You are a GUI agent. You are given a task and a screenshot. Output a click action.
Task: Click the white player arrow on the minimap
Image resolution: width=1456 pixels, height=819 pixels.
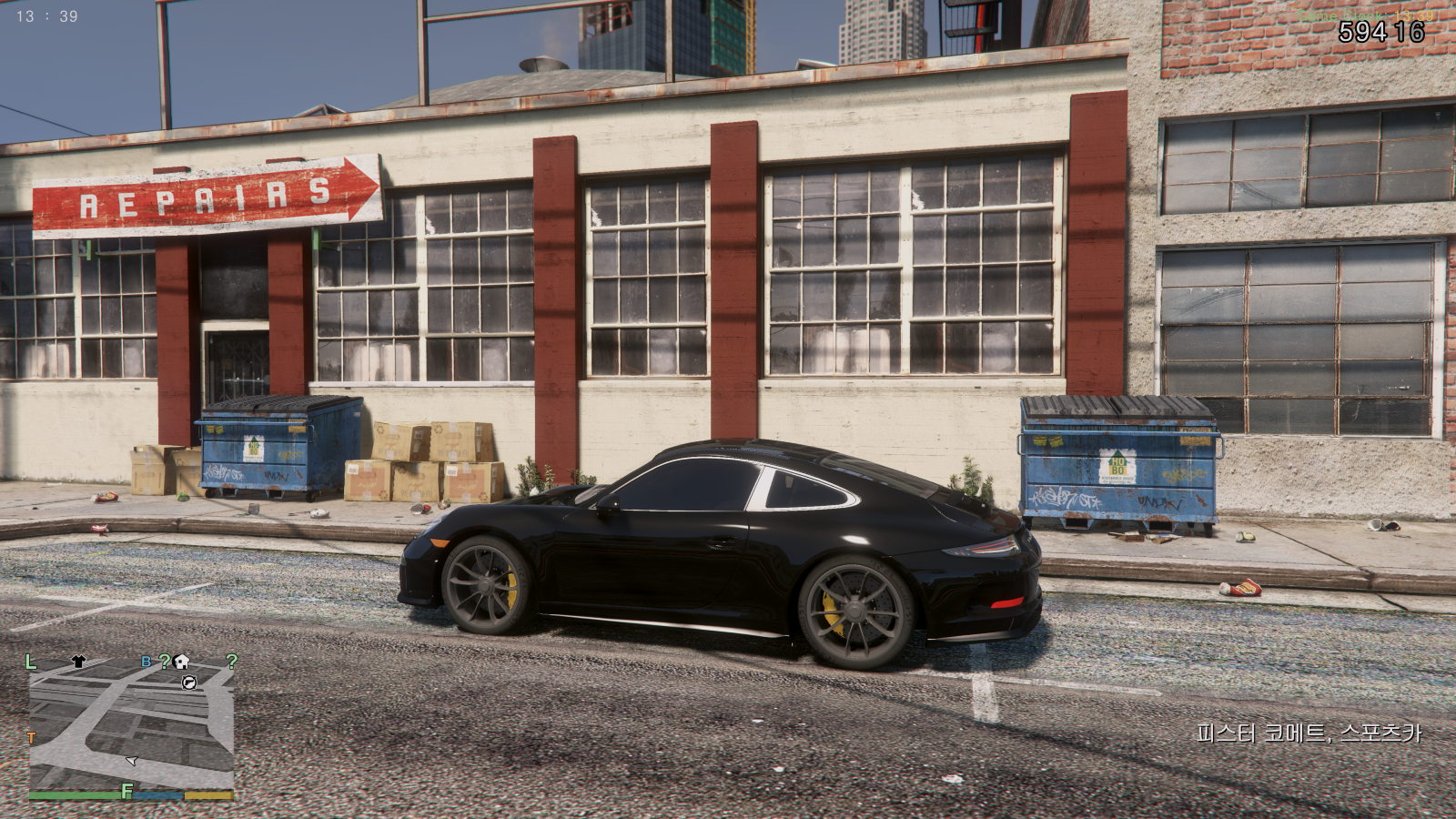point(131,761)
